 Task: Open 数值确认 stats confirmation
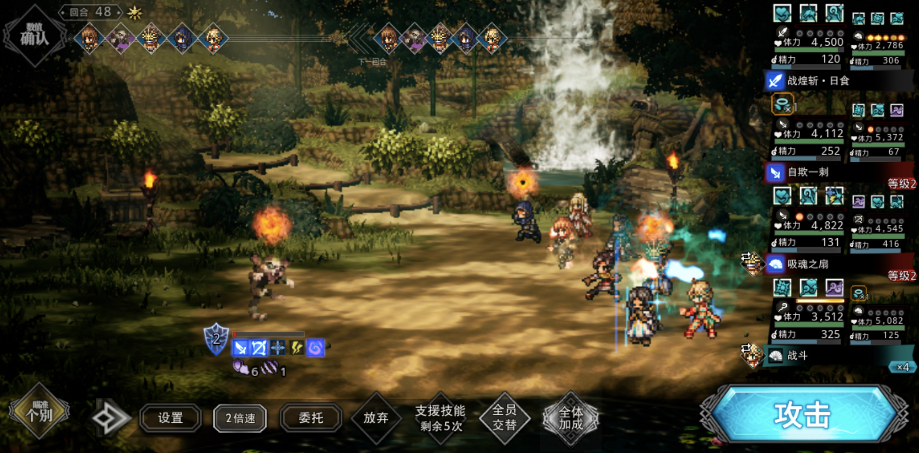[33, 35]
